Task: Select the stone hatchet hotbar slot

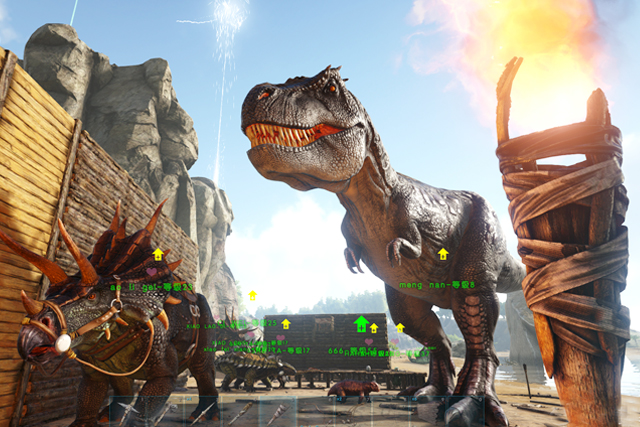Action: pyautogui.click(x=165, y=412)
